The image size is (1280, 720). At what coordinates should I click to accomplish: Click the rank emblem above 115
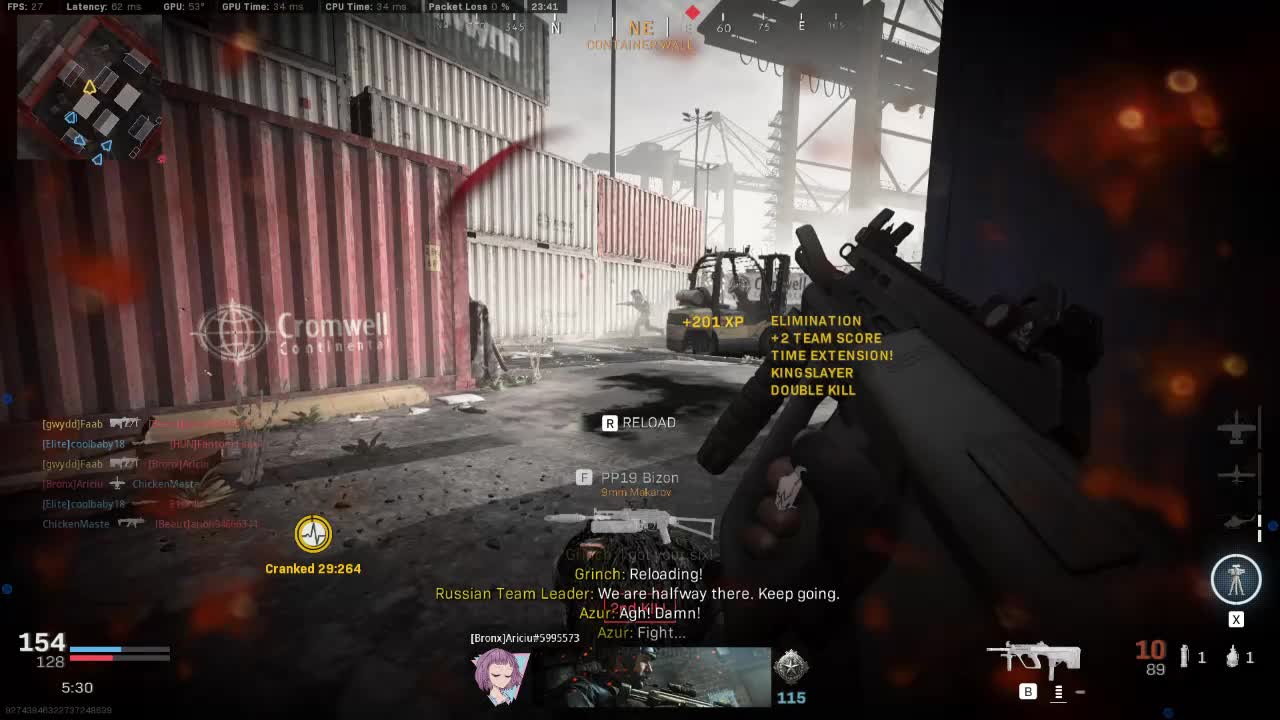tap(790, 665)
